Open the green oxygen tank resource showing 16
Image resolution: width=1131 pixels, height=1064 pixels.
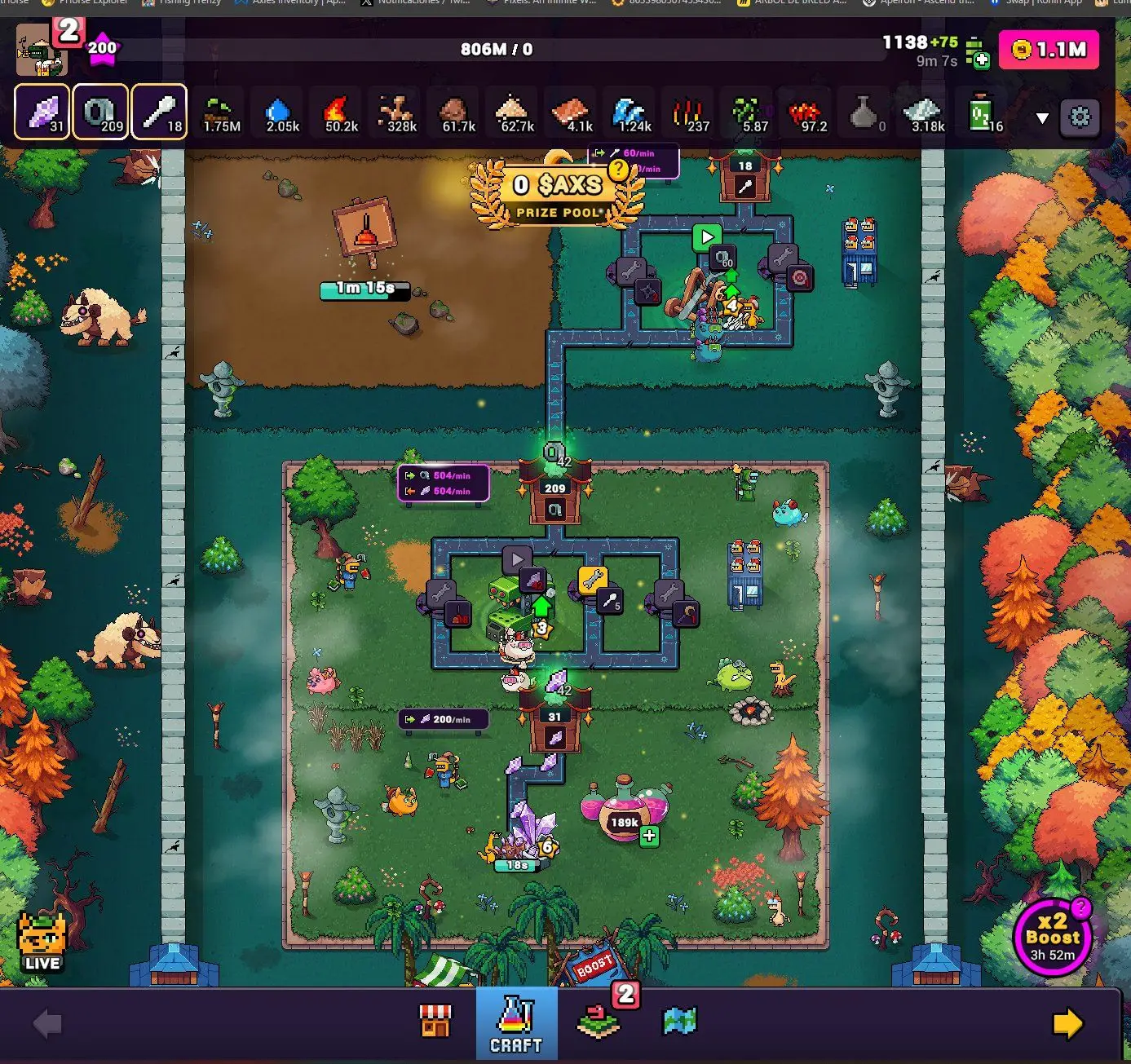[979, 113]
